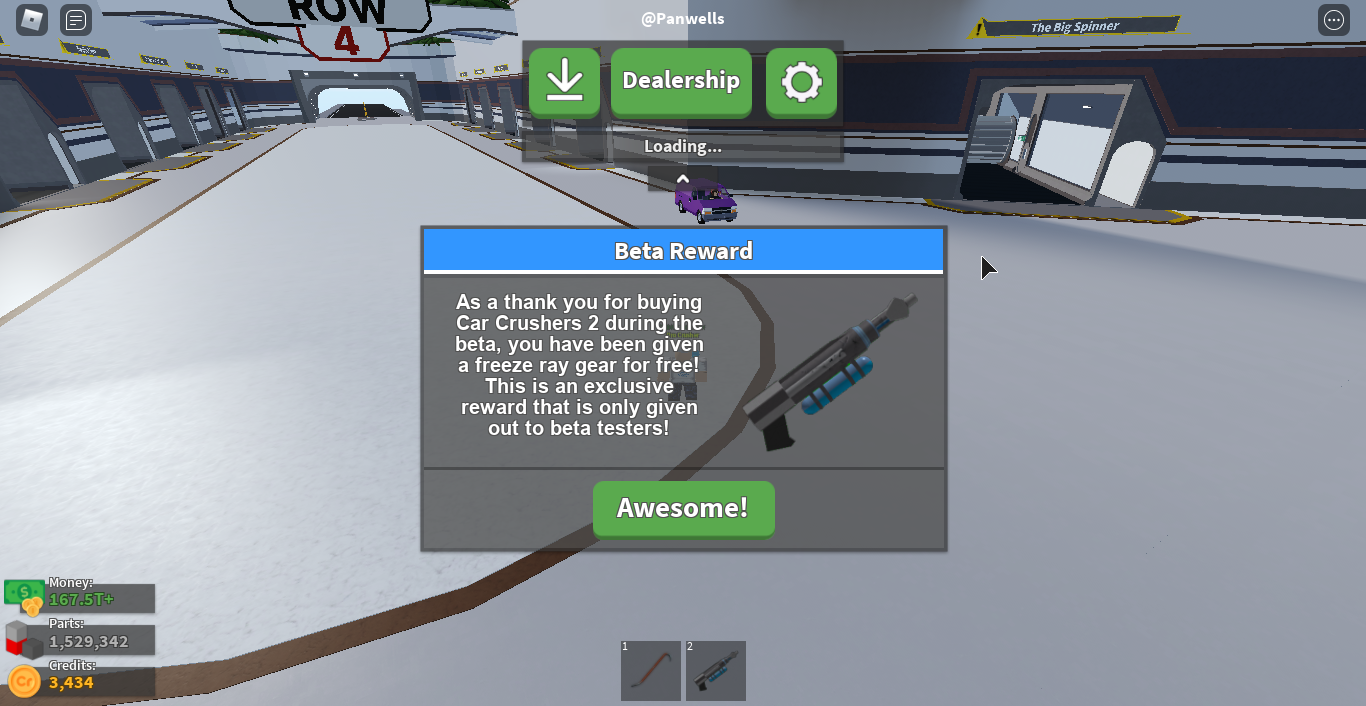Equip the freeze ray in hotbar slot 2
The image size is (1366, 706).
pos(716,670)
